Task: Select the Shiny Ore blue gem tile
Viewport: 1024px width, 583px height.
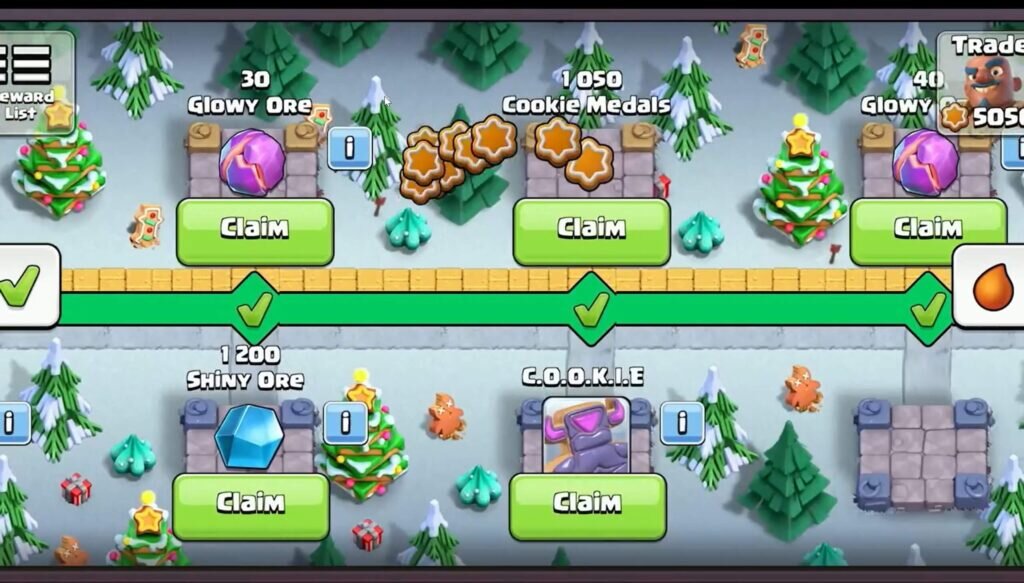Action: click(x=250, y=436)
